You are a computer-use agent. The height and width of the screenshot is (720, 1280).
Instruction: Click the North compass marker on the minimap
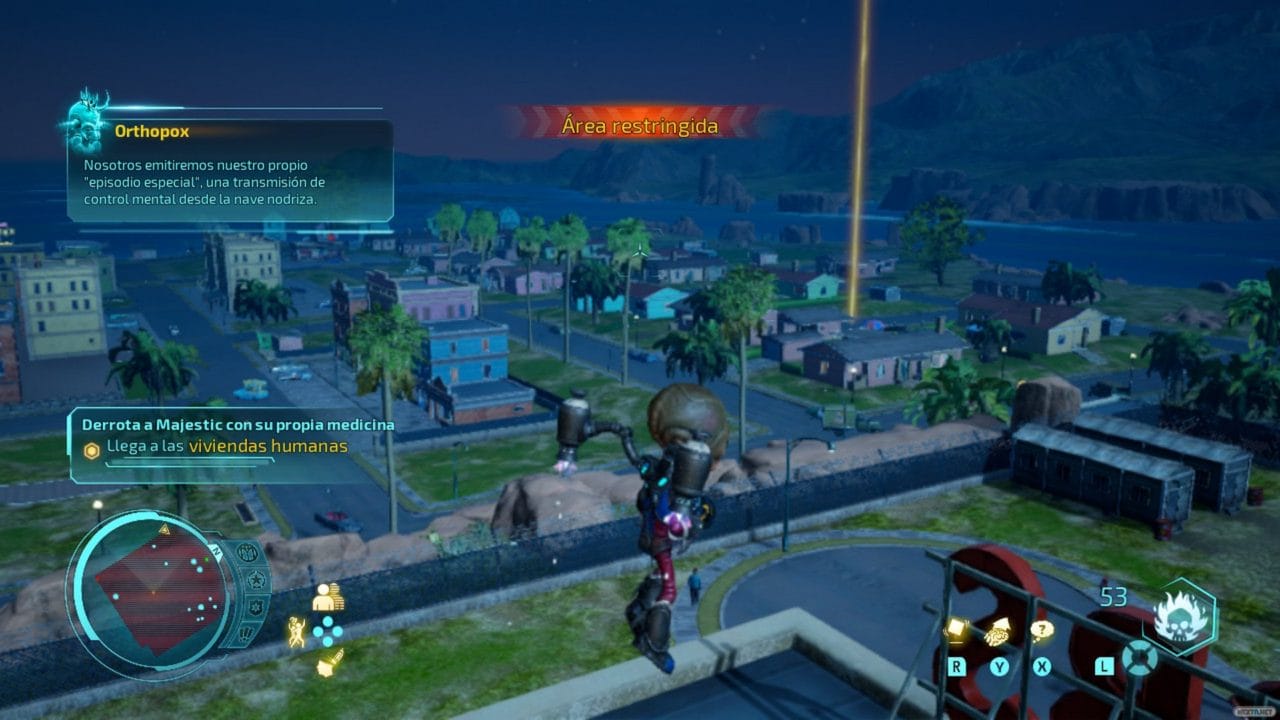[x=217, y=550]
